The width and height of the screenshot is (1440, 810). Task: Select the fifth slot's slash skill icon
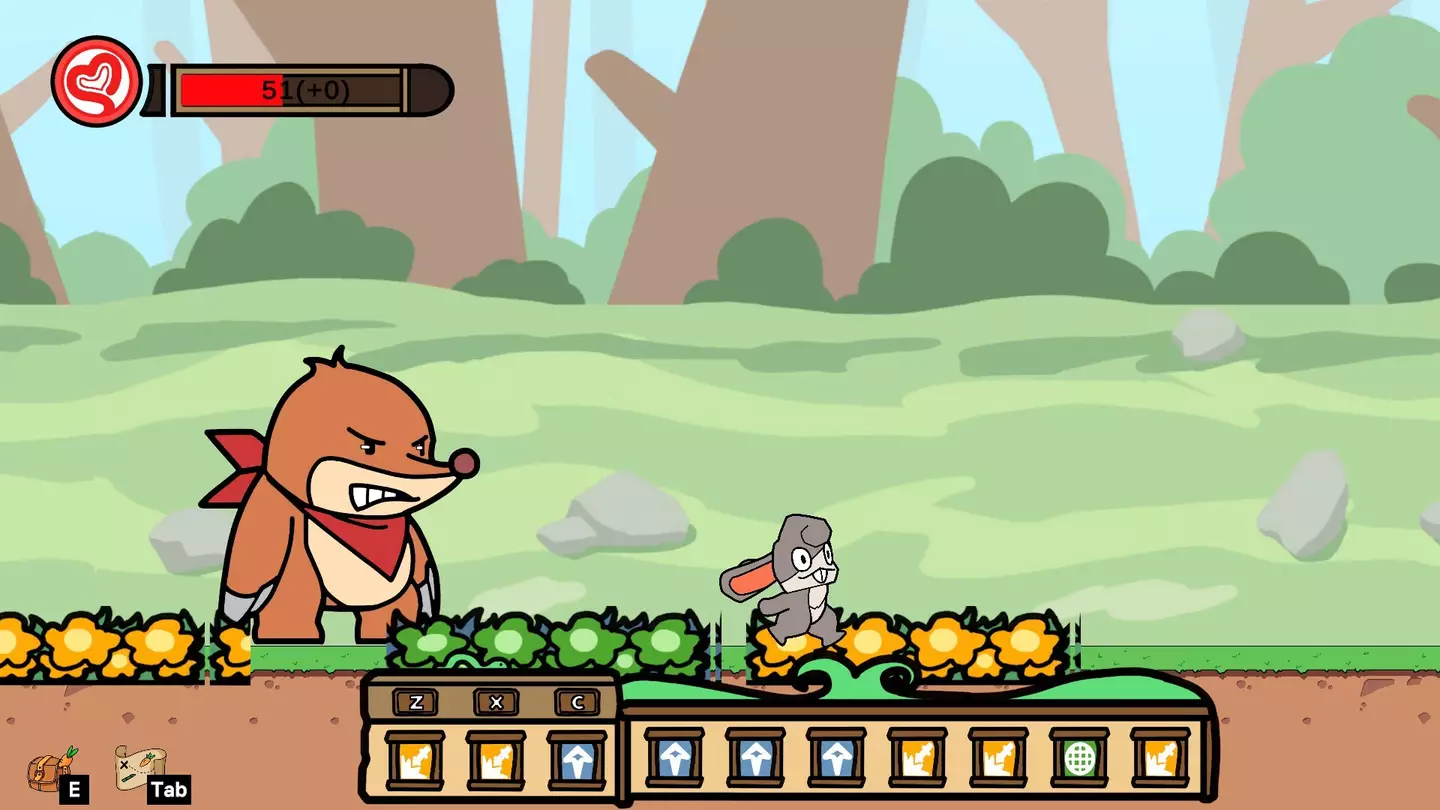click(1000, 760)
